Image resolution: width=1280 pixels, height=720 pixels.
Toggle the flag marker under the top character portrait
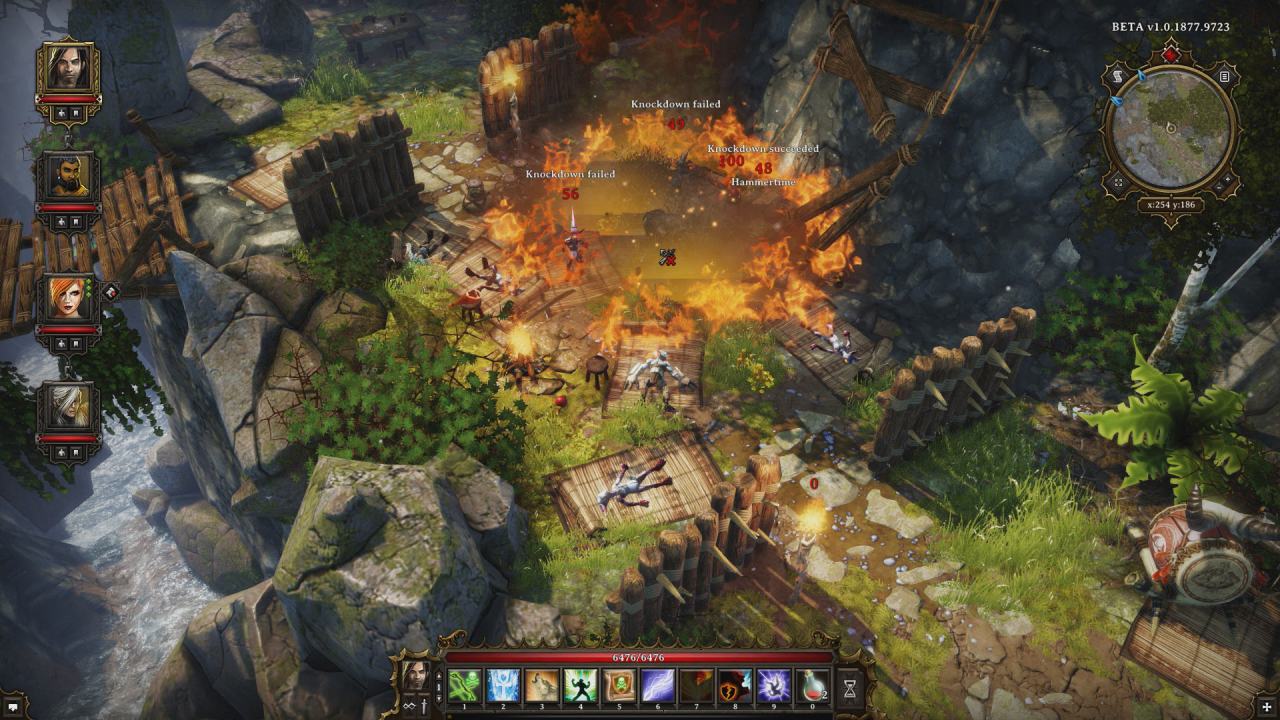75,111
